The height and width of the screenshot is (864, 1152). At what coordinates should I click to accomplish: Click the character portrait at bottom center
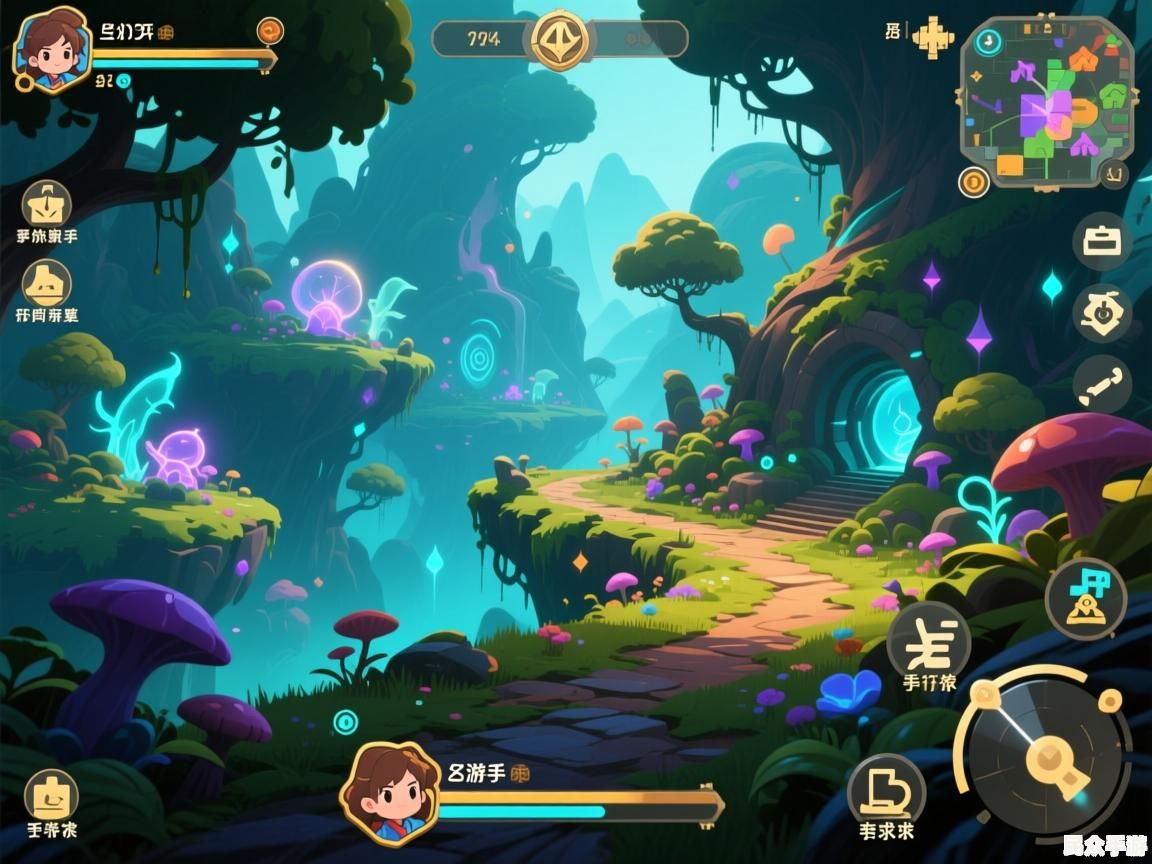point(390,792)
